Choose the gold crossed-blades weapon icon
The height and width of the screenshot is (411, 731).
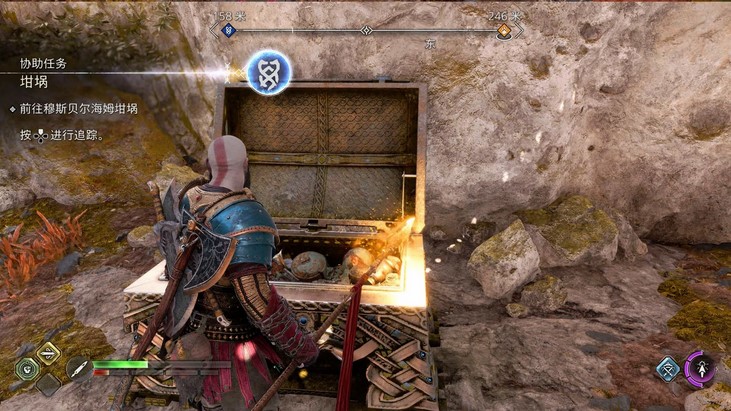[x=47, y=352]
